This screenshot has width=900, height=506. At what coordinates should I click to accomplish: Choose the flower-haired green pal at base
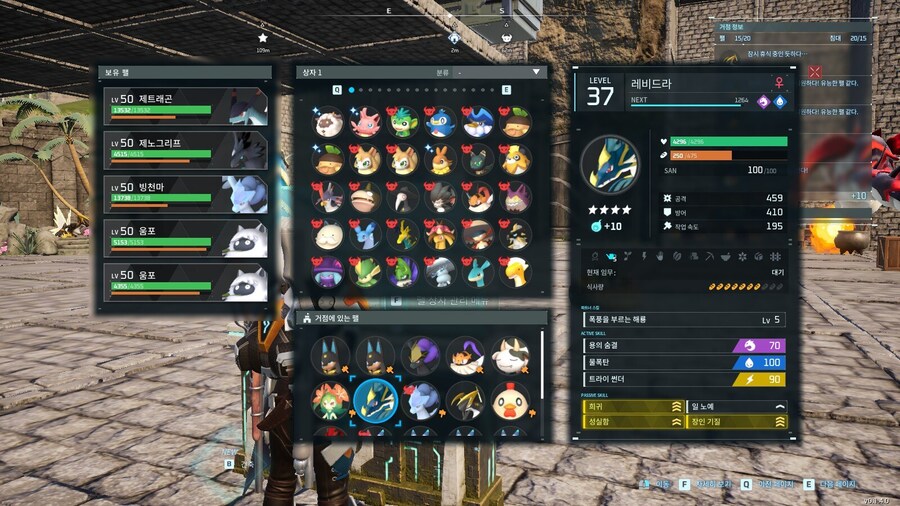[x=330, y=400]
